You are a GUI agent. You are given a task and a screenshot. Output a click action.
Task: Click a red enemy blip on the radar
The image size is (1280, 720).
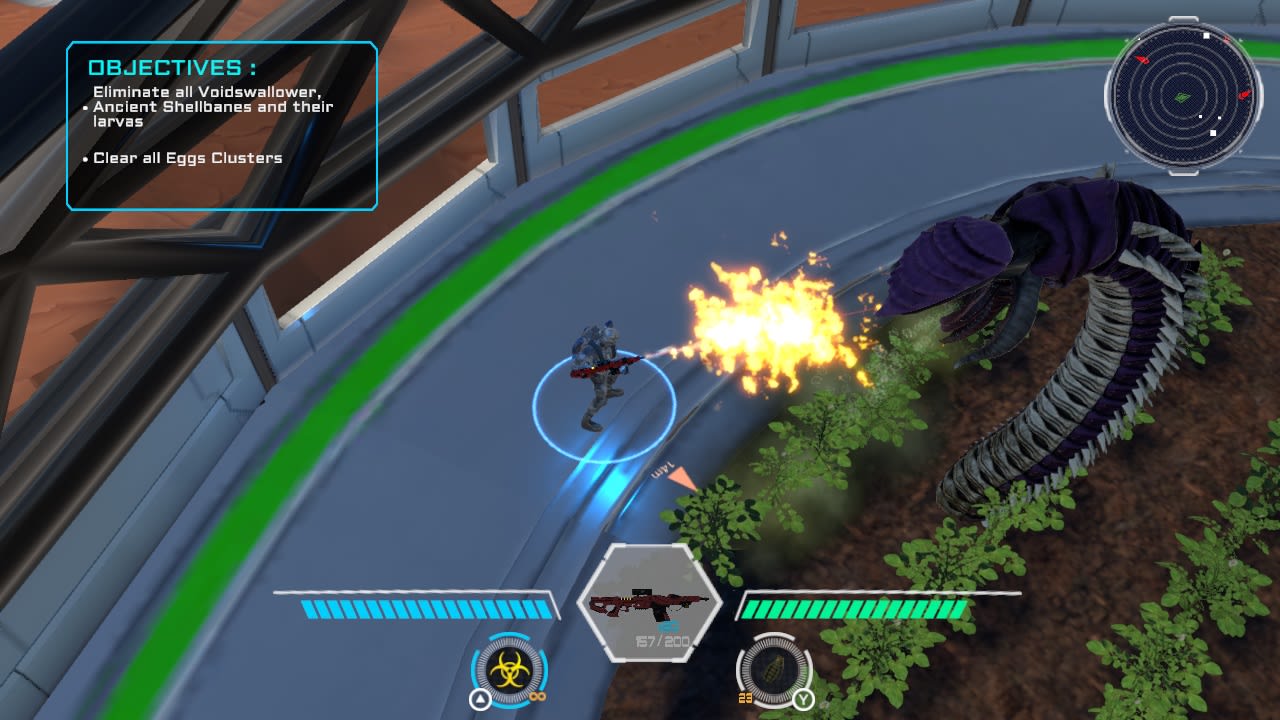click(1144, 59)
